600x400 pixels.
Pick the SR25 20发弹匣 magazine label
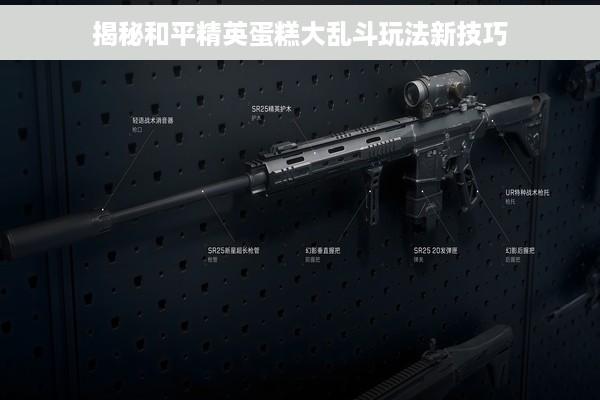click(436, 251)
